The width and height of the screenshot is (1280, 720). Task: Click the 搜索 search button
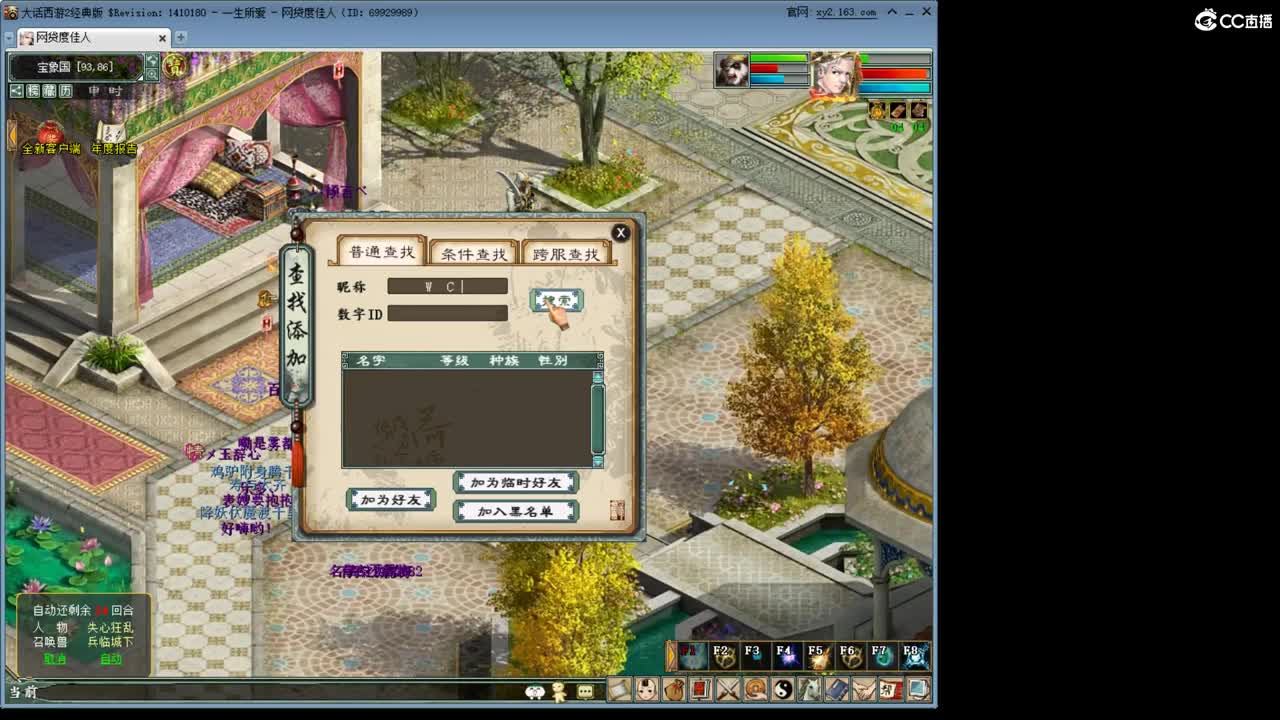pyautogui.click(x=554, y=298)
